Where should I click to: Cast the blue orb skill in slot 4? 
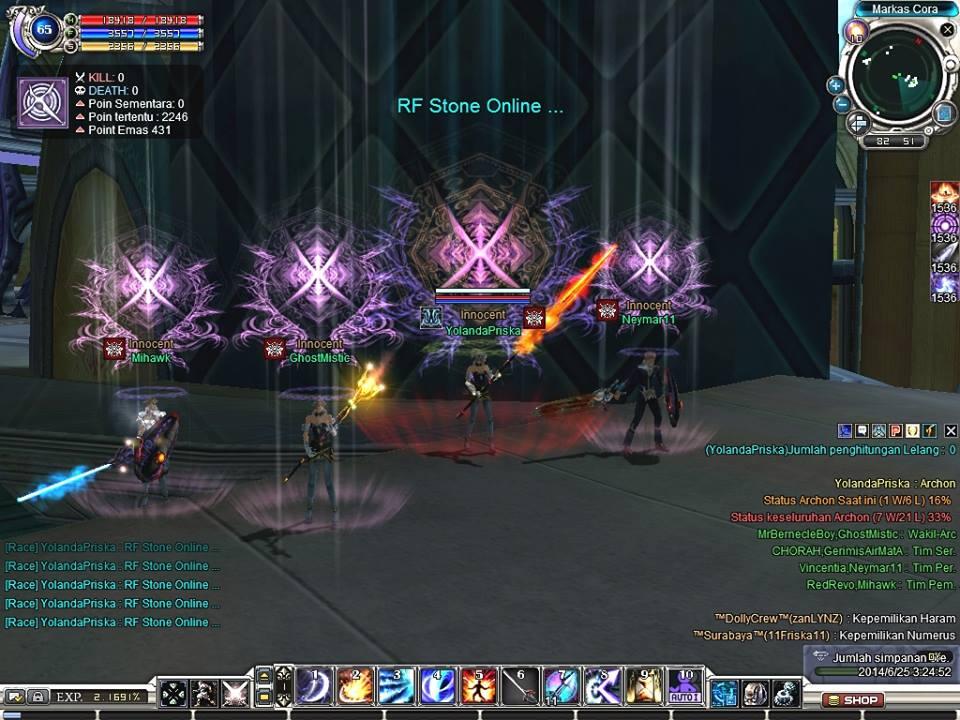[x=438, y=688]
